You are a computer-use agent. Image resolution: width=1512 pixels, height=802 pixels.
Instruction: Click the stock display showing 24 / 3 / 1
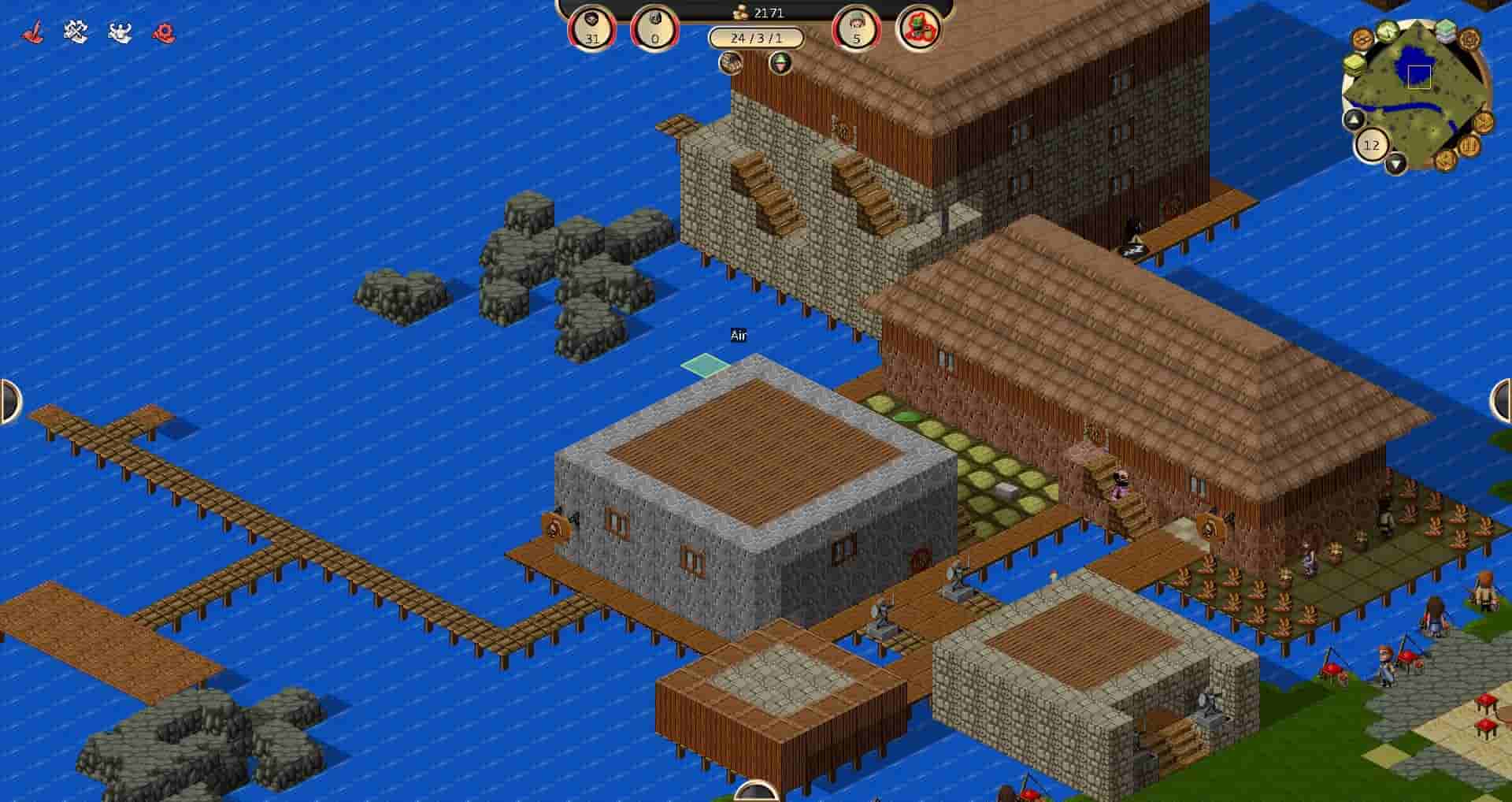[756, 35]
